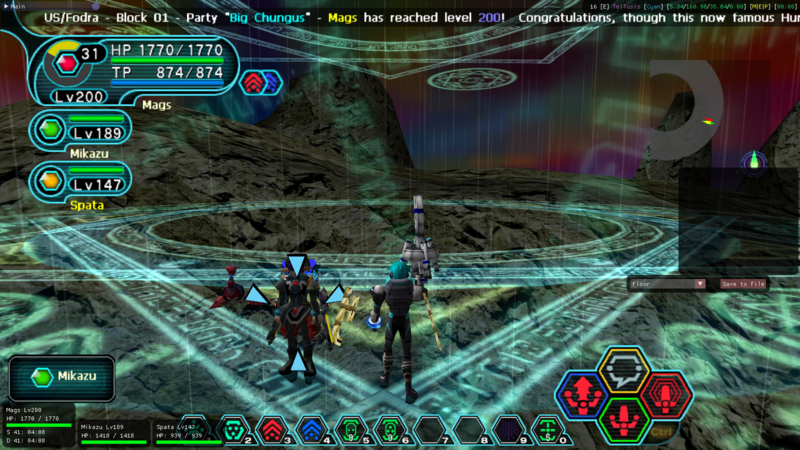Use the green item in hotbar slot 5
The width and height of the screenshot is (800, 450).
[x=349, y=430]
